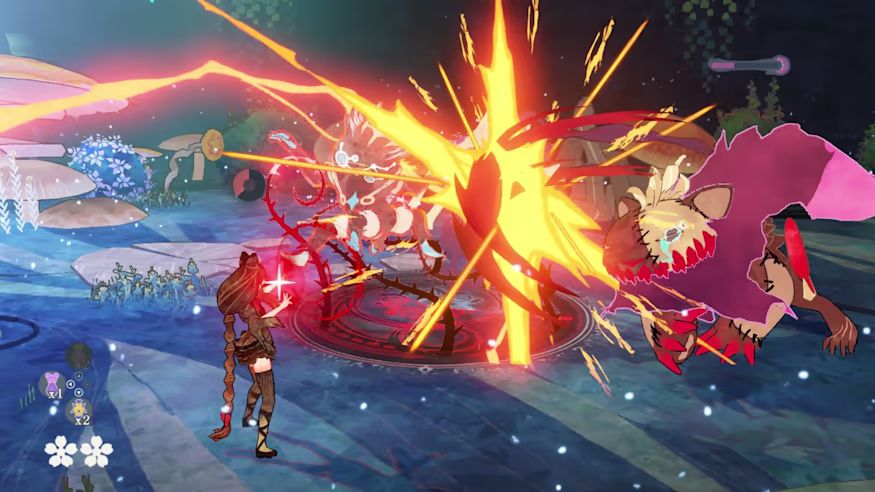Screen dimensions: 875x492
Task: Select the purple mouse item slot
Action: pyautogui.click(x=51, y=382)
